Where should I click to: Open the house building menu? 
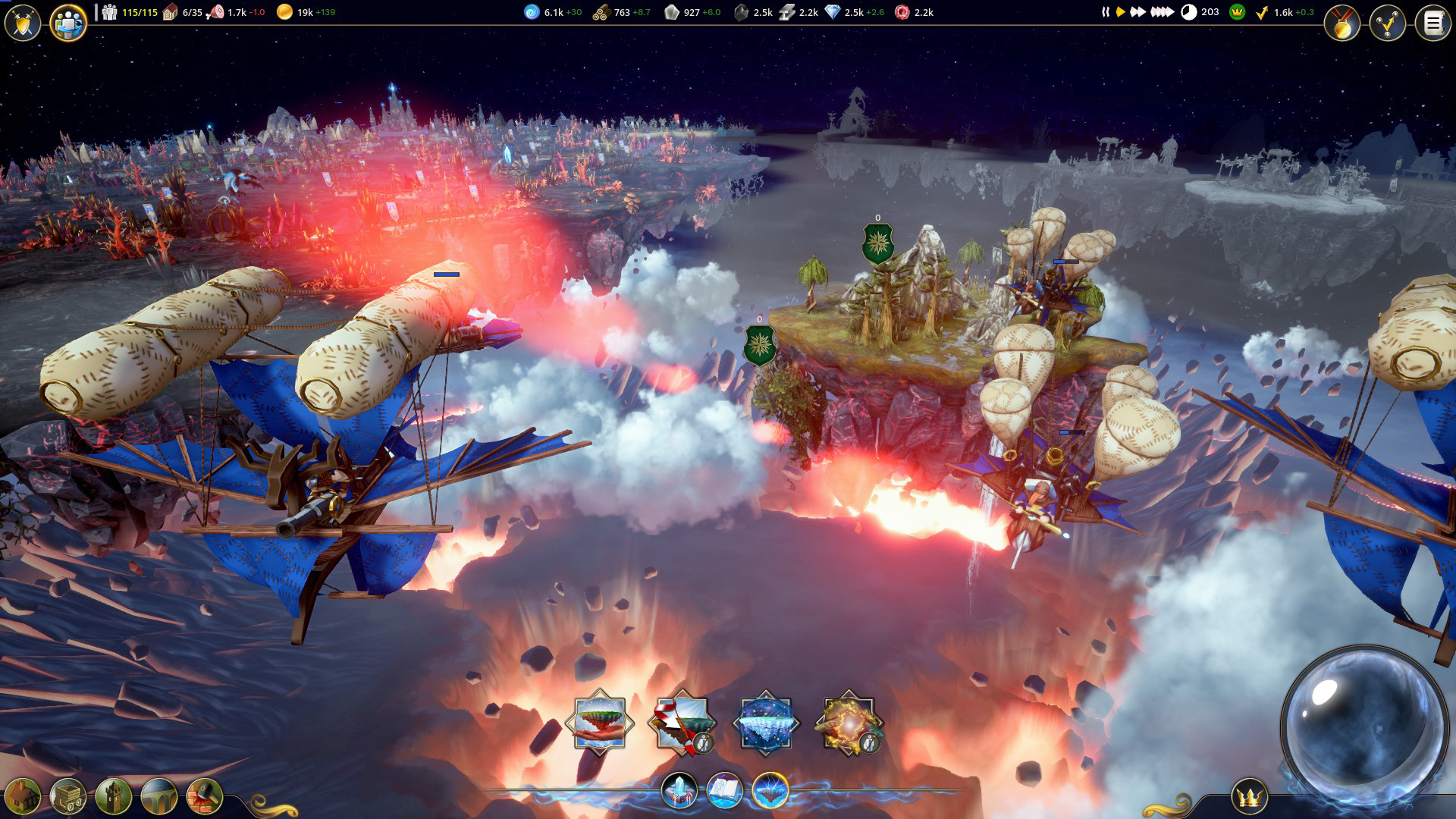click(23, 796)
